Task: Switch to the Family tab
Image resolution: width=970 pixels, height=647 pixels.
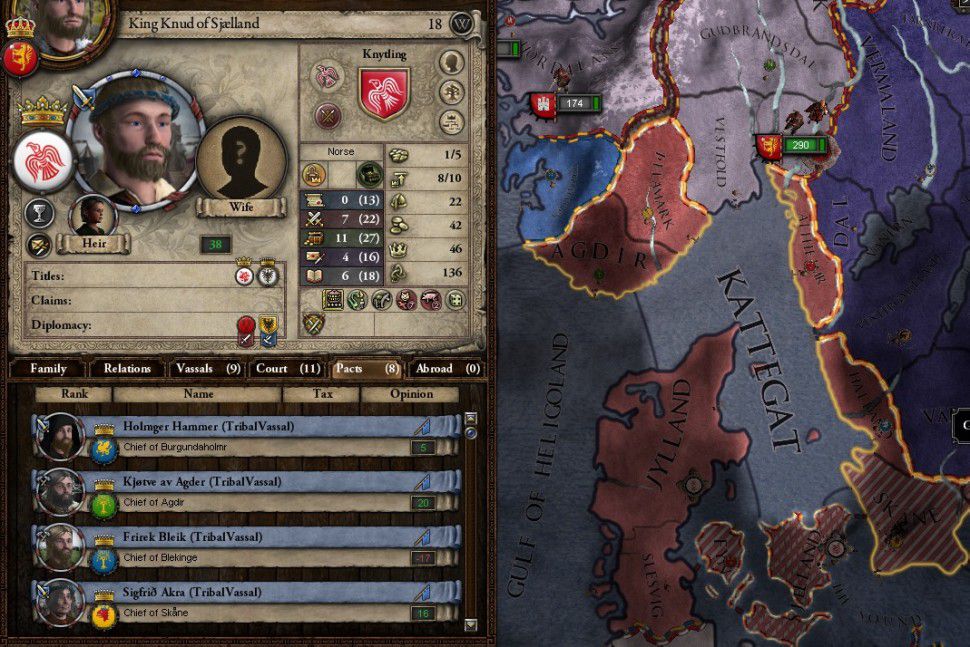Action: pyautogui.click(x=48, y=368)
